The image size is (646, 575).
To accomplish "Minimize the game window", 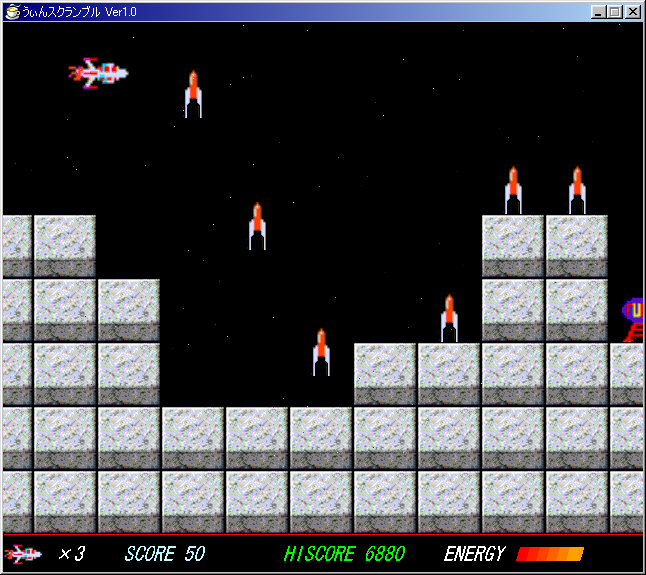I will (599, 12).
